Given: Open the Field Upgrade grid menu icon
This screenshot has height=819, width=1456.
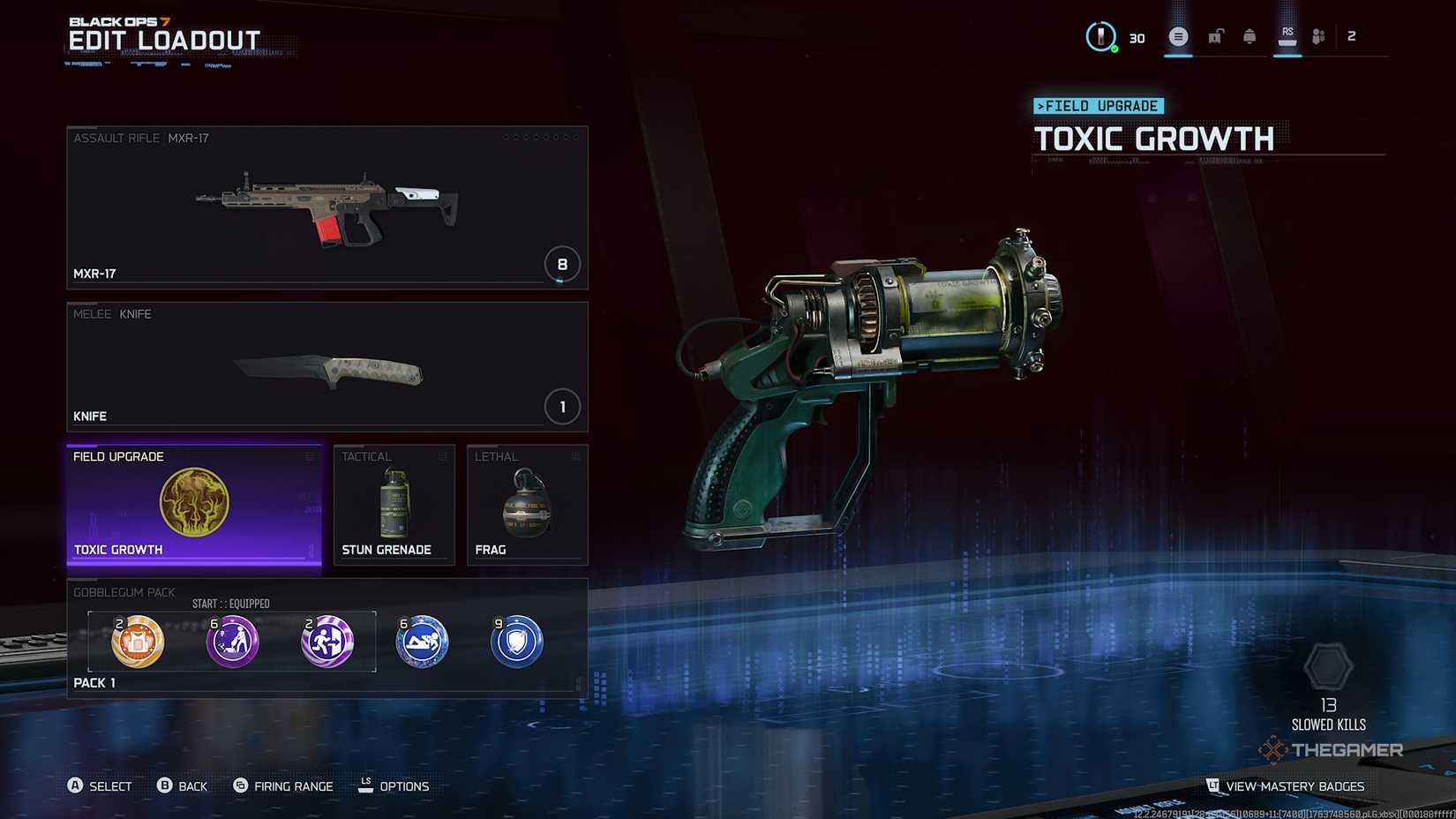Looking at the screenshot, I should click(x=311, y=456).
